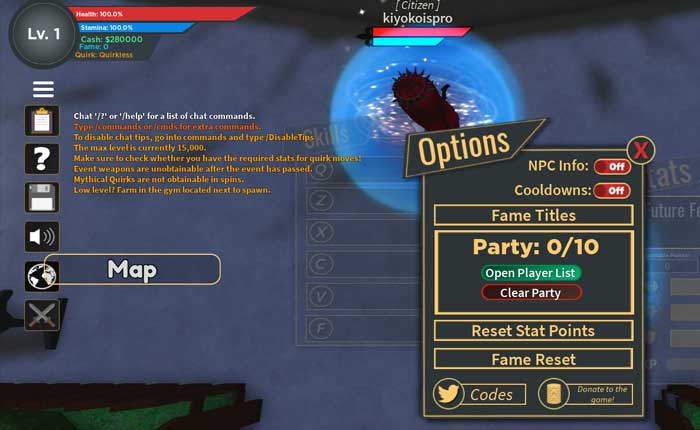The image size is (700, 430).
Task: Open the hamburger menu icon
Action: (x=43, y=90)
